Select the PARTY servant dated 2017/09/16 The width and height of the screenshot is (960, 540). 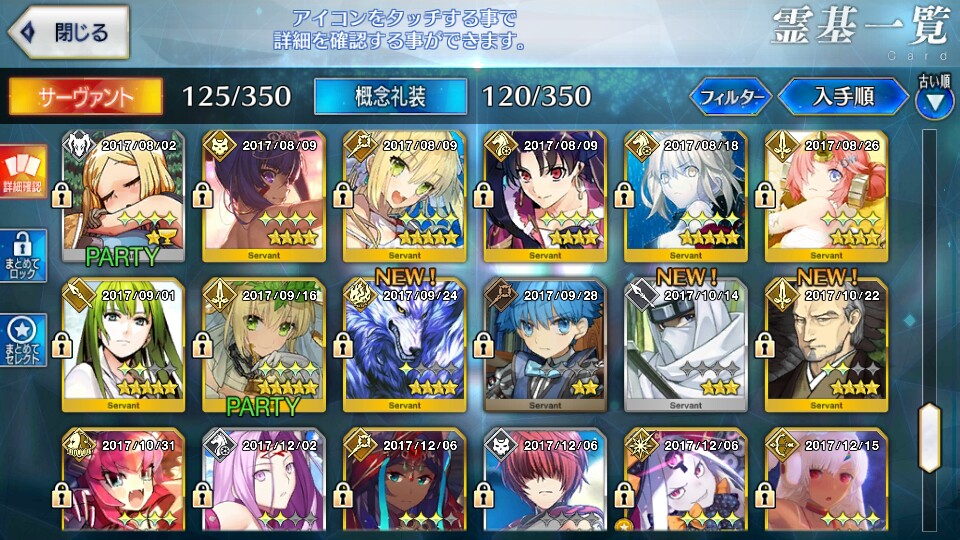263,345
